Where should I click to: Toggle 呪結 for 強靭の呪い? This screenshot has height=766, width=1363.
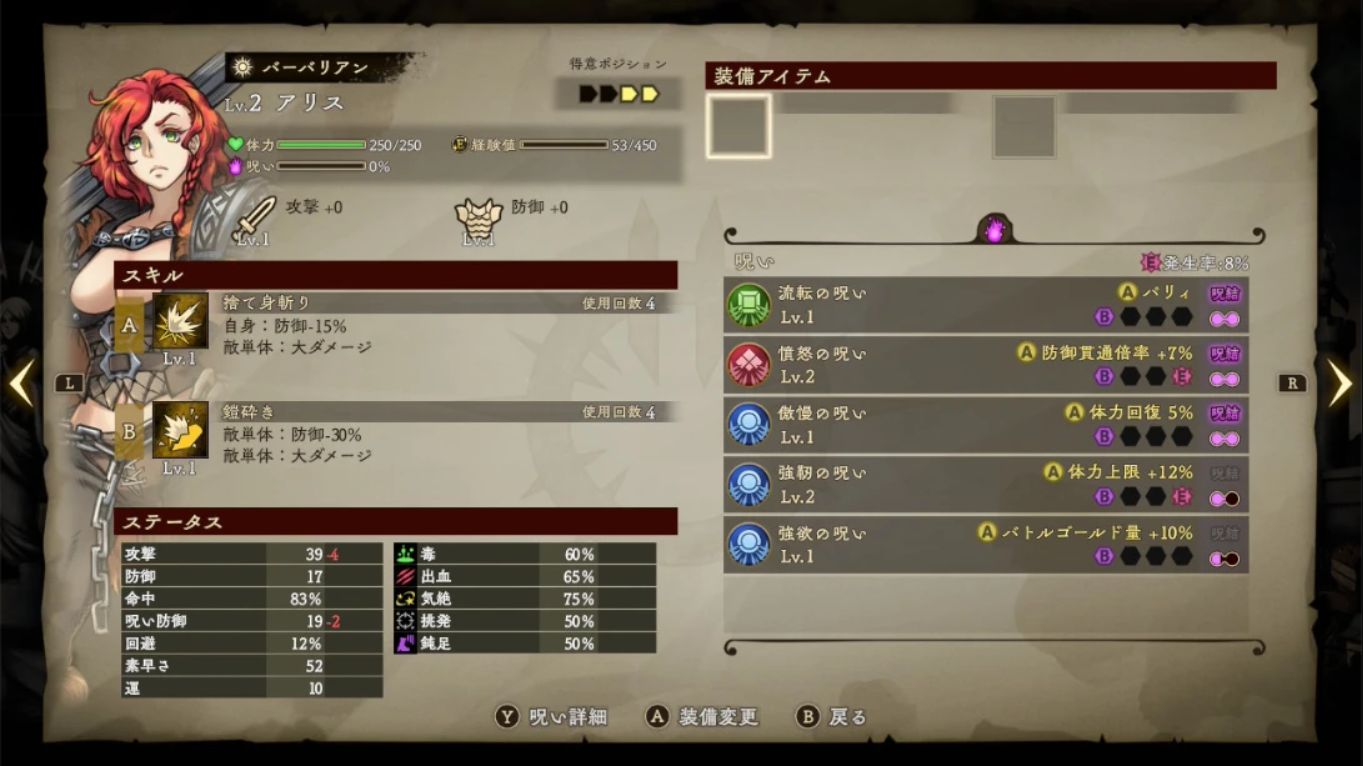[x=1222, y=473]
